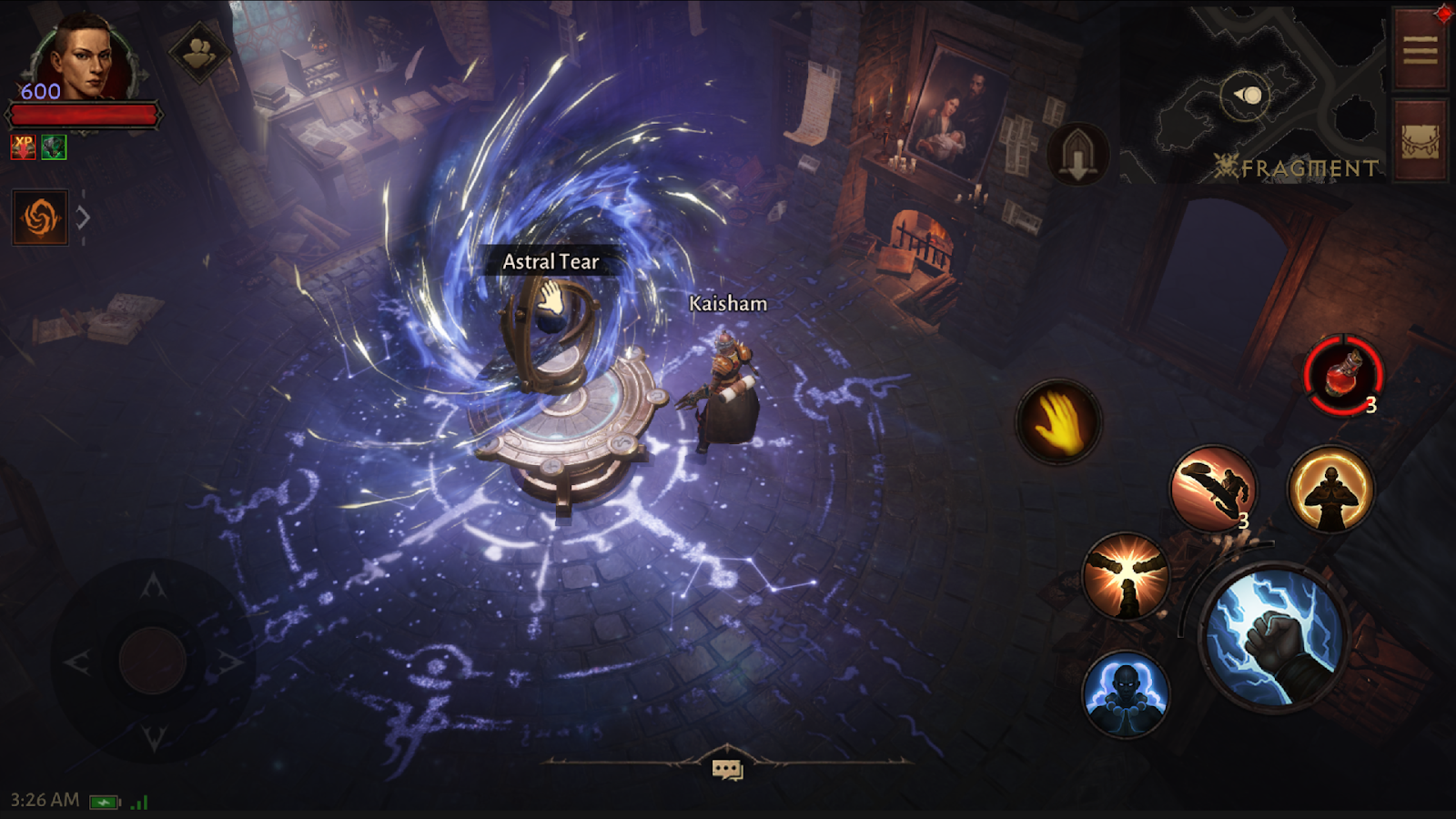Use the golden hand interact button

(1057, 422)
